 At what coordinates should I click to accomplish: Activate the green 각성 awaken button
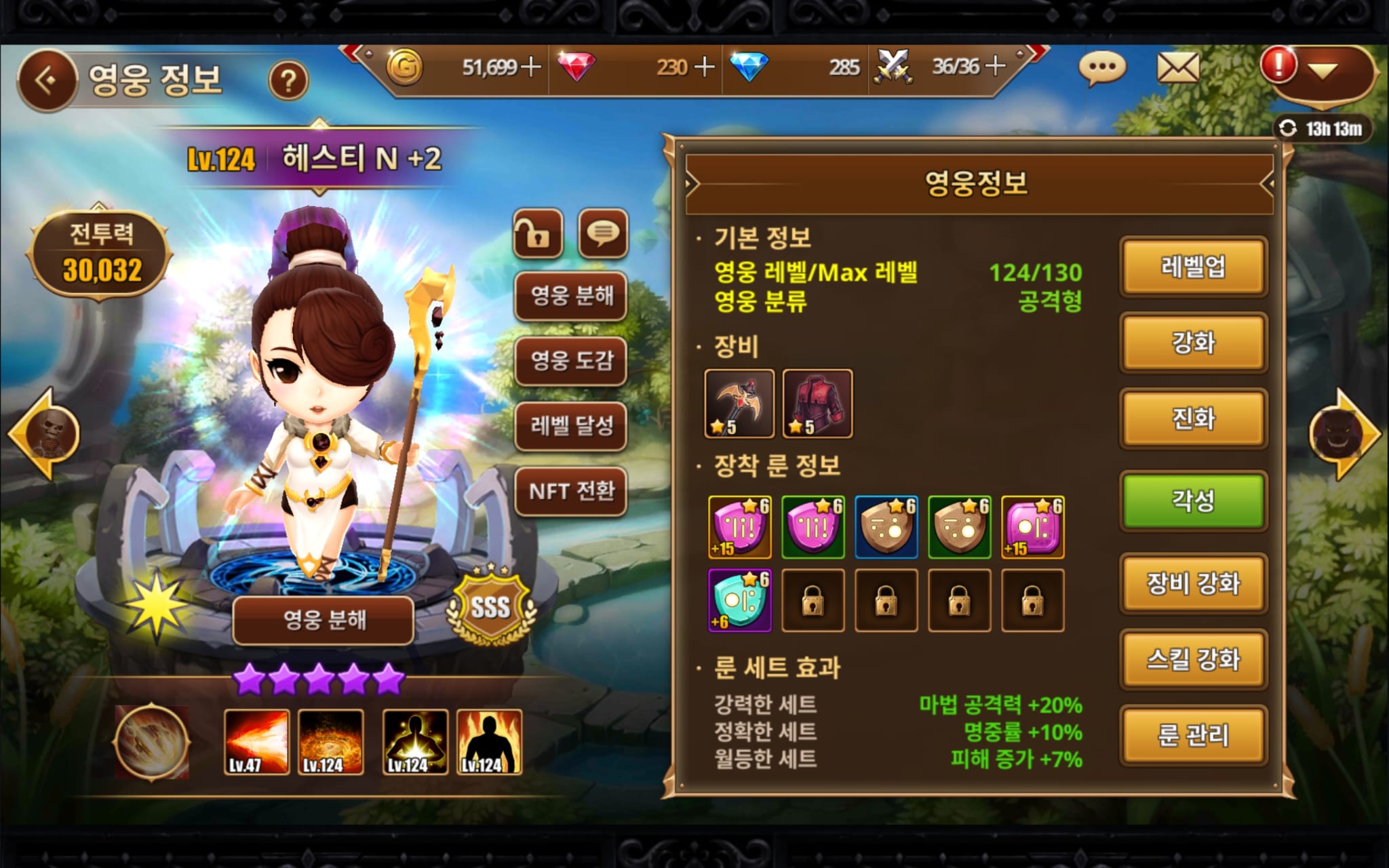point(1193,501)
